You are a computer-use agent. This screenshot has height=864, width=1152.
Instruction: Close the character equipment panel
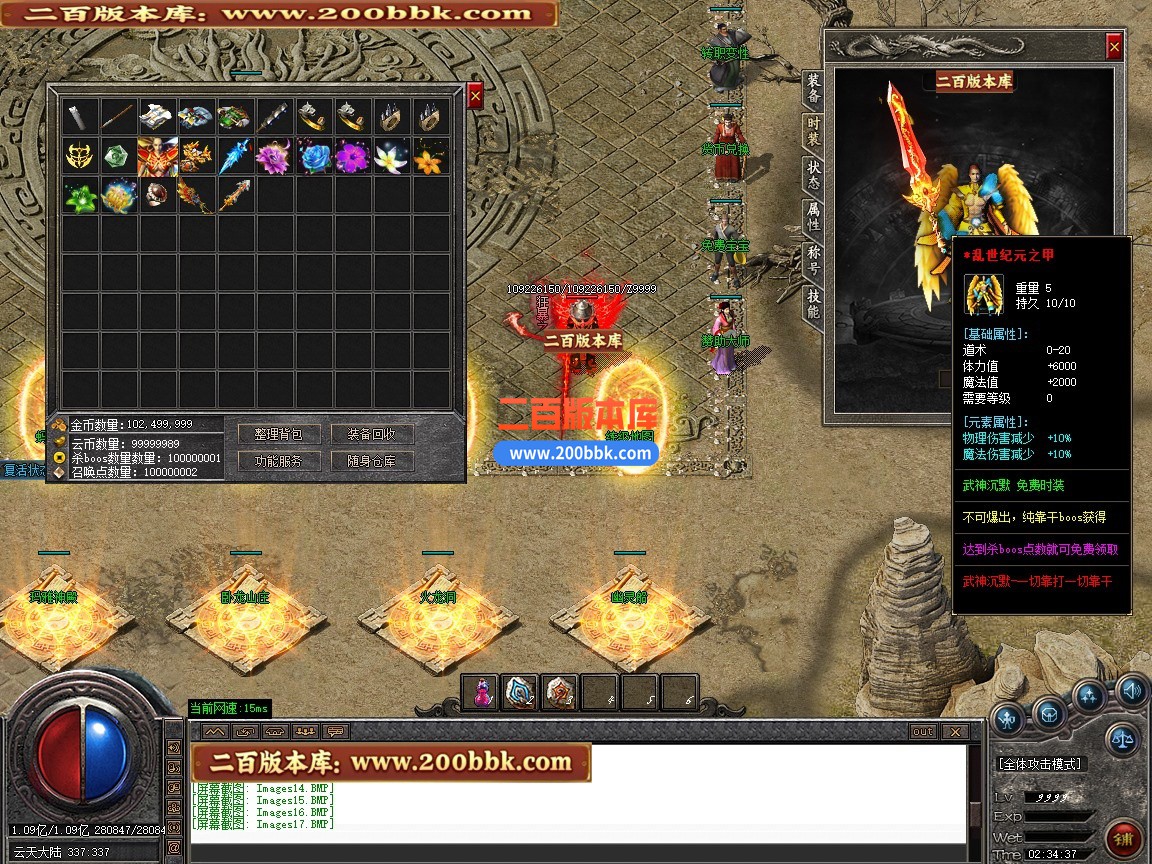[1114, 47]
